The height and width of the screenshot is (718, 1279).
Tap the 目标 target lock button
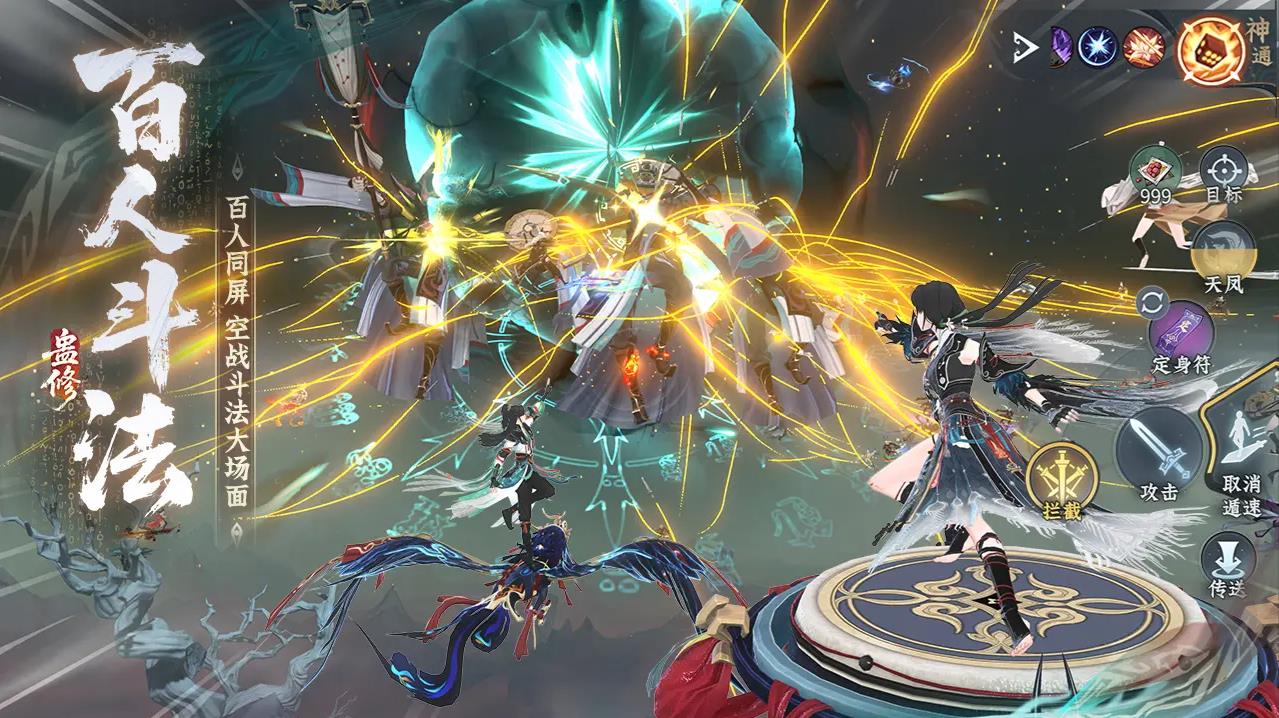pos(1221,172)
